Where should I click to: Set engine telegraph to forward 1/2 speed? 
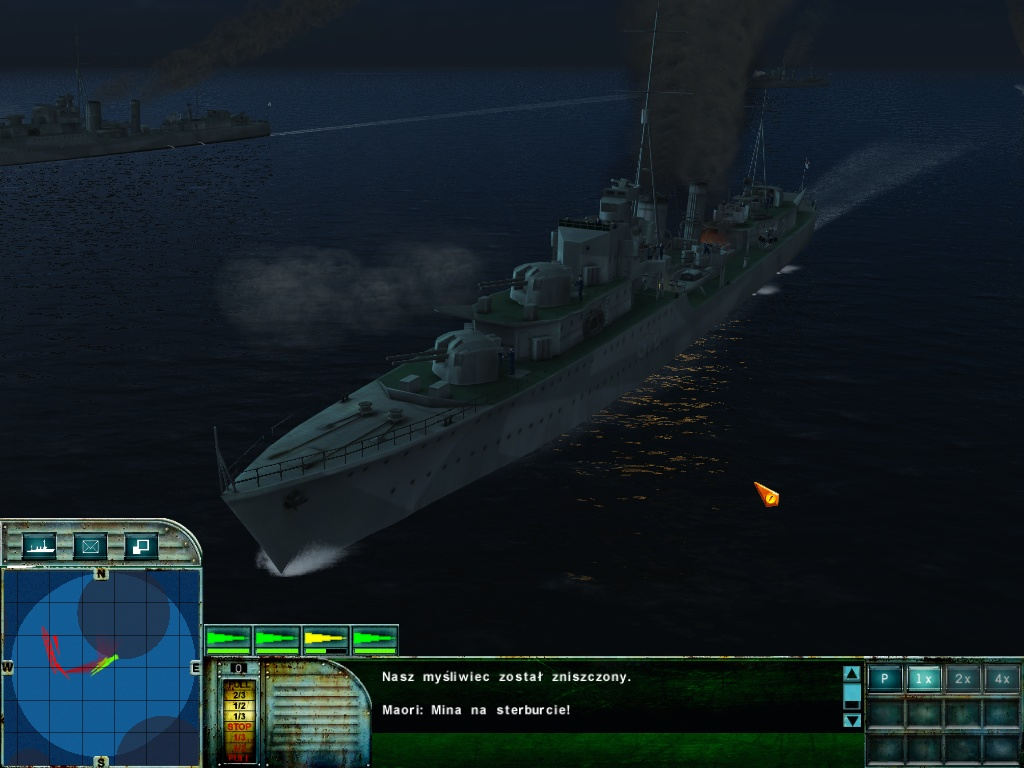pyautogui.click(x=239, y=705)
